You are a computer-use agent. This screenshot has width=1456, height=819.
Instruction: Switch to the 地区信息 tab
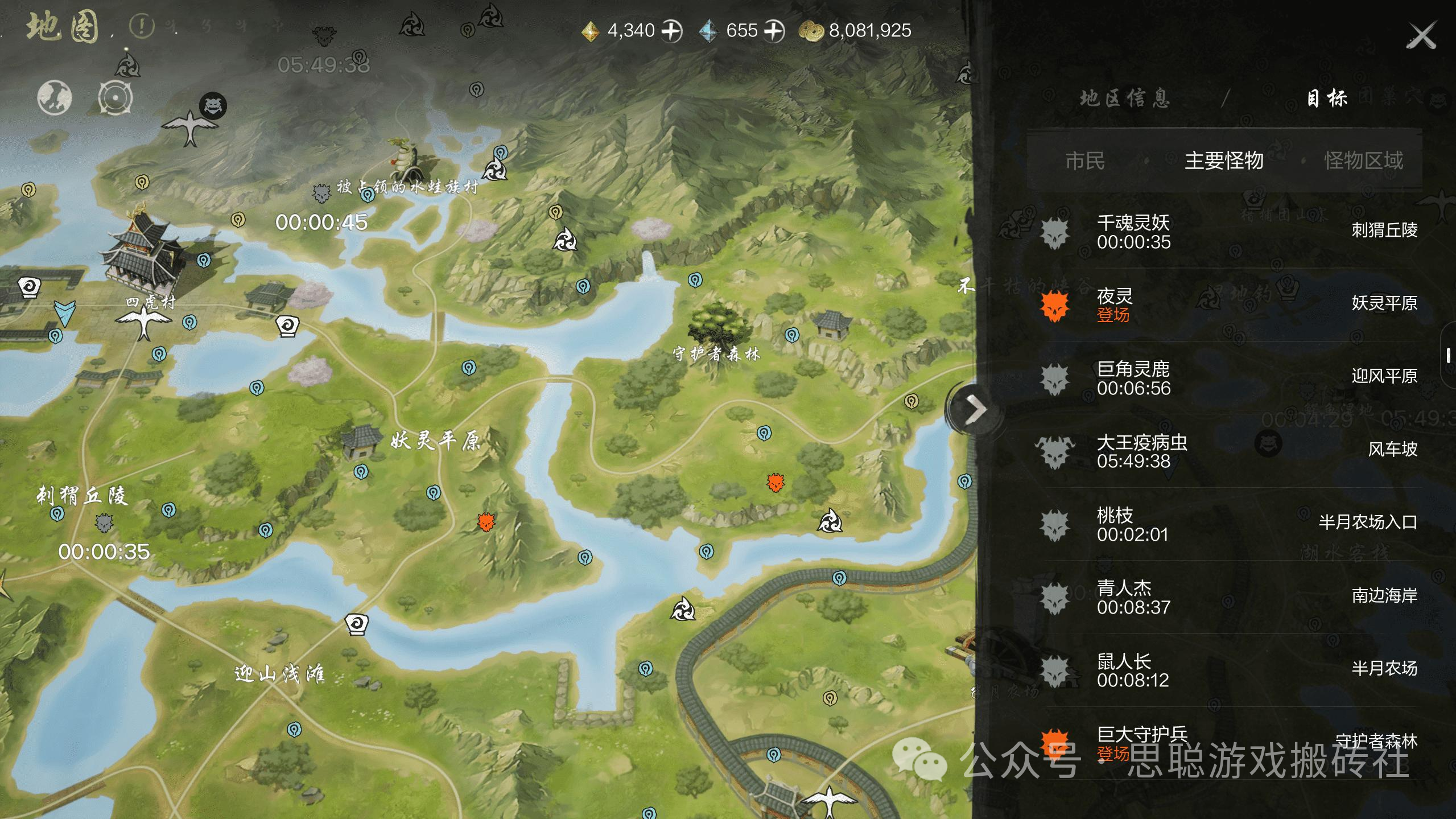point(1125,99)
